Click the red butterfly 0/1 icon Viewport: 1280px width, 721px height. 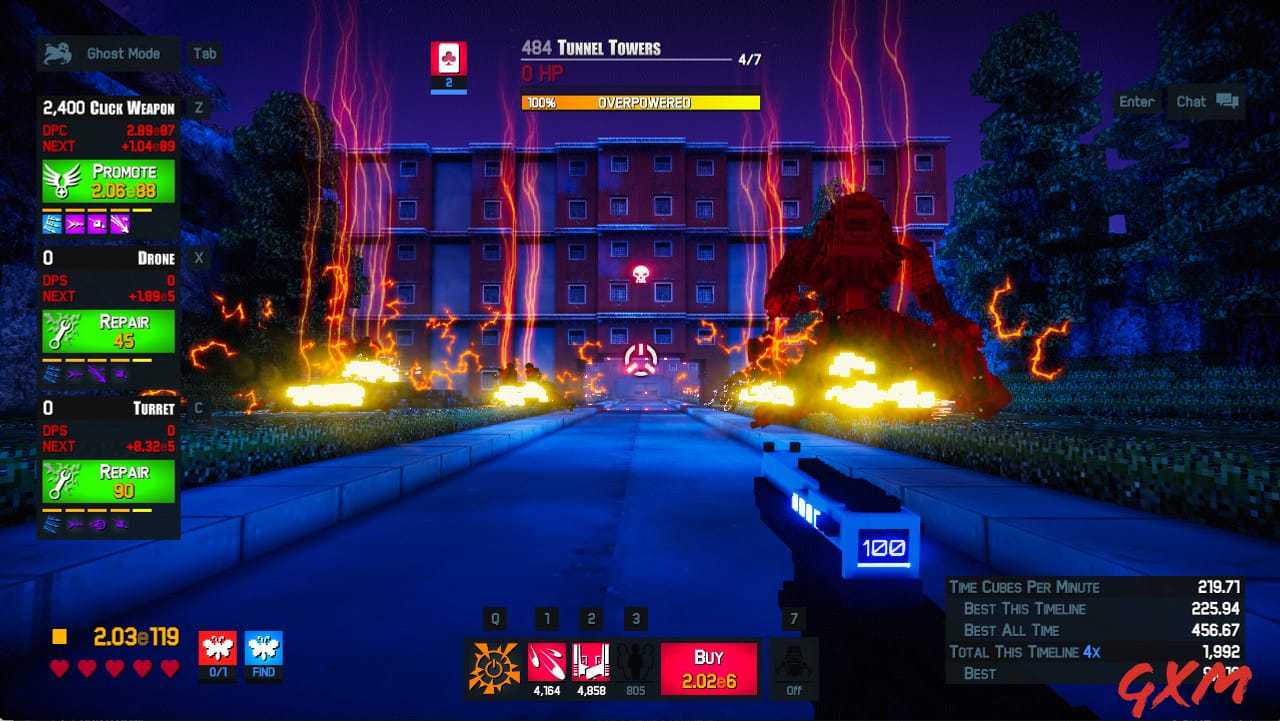(x=218, y=648)
